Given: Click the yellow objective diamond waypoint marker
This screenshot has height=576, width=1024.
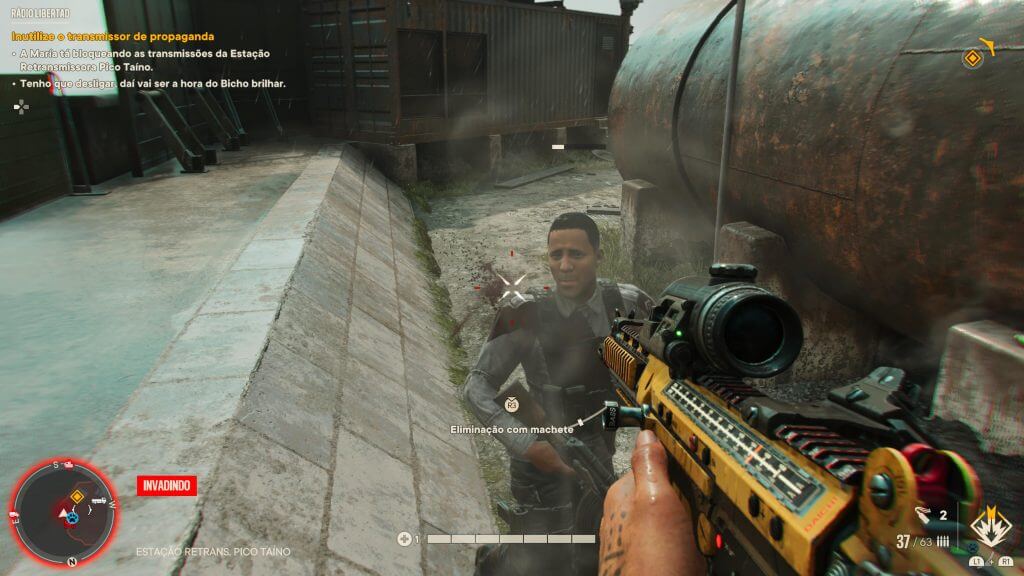Looking at the screenshot, I should pyautogui.click(x=972, y=59).
